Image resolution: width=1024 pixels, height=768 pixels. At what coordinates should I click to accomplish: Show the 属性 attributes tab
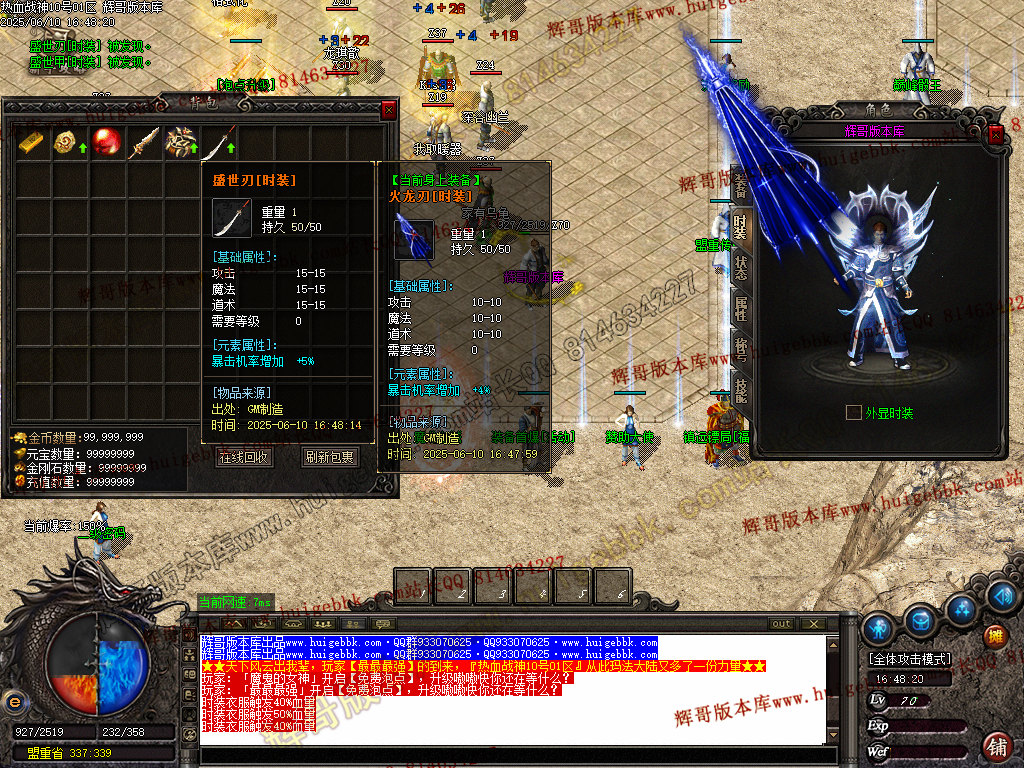(740, 309)
